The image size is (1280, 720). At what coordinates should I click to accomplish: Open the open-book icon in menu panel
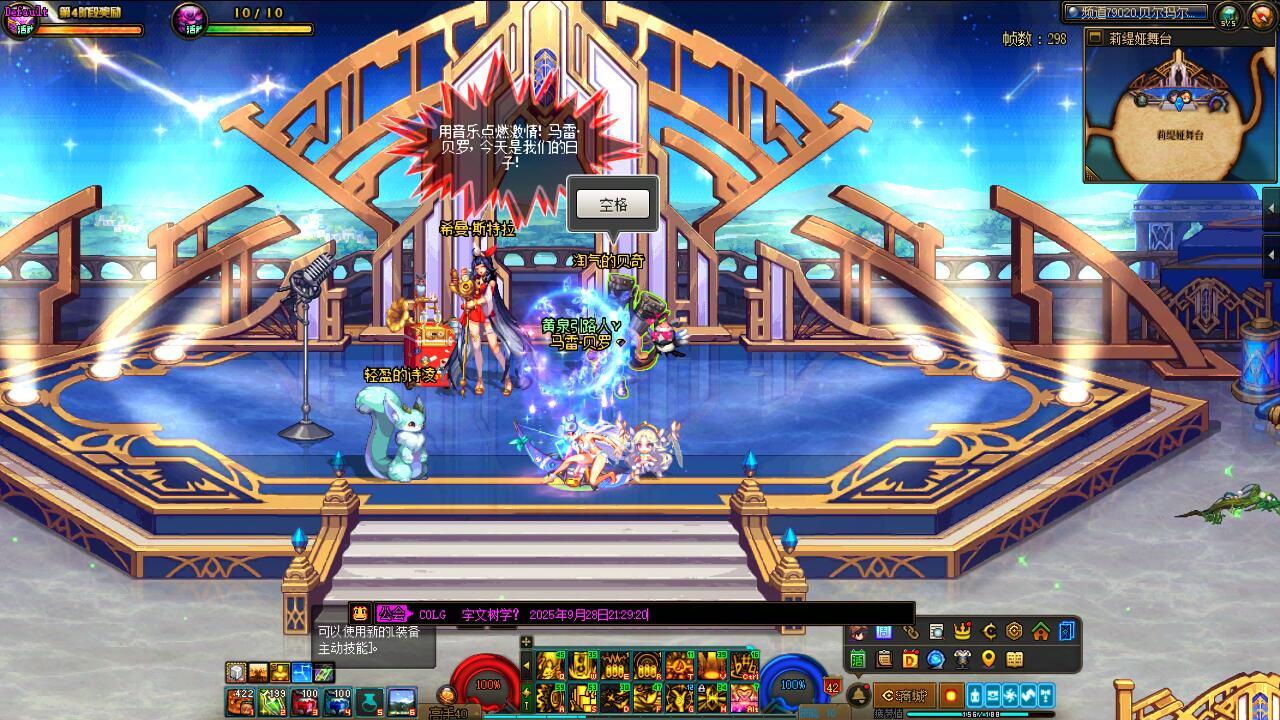pyautogui.click(x=1014, y=659)
